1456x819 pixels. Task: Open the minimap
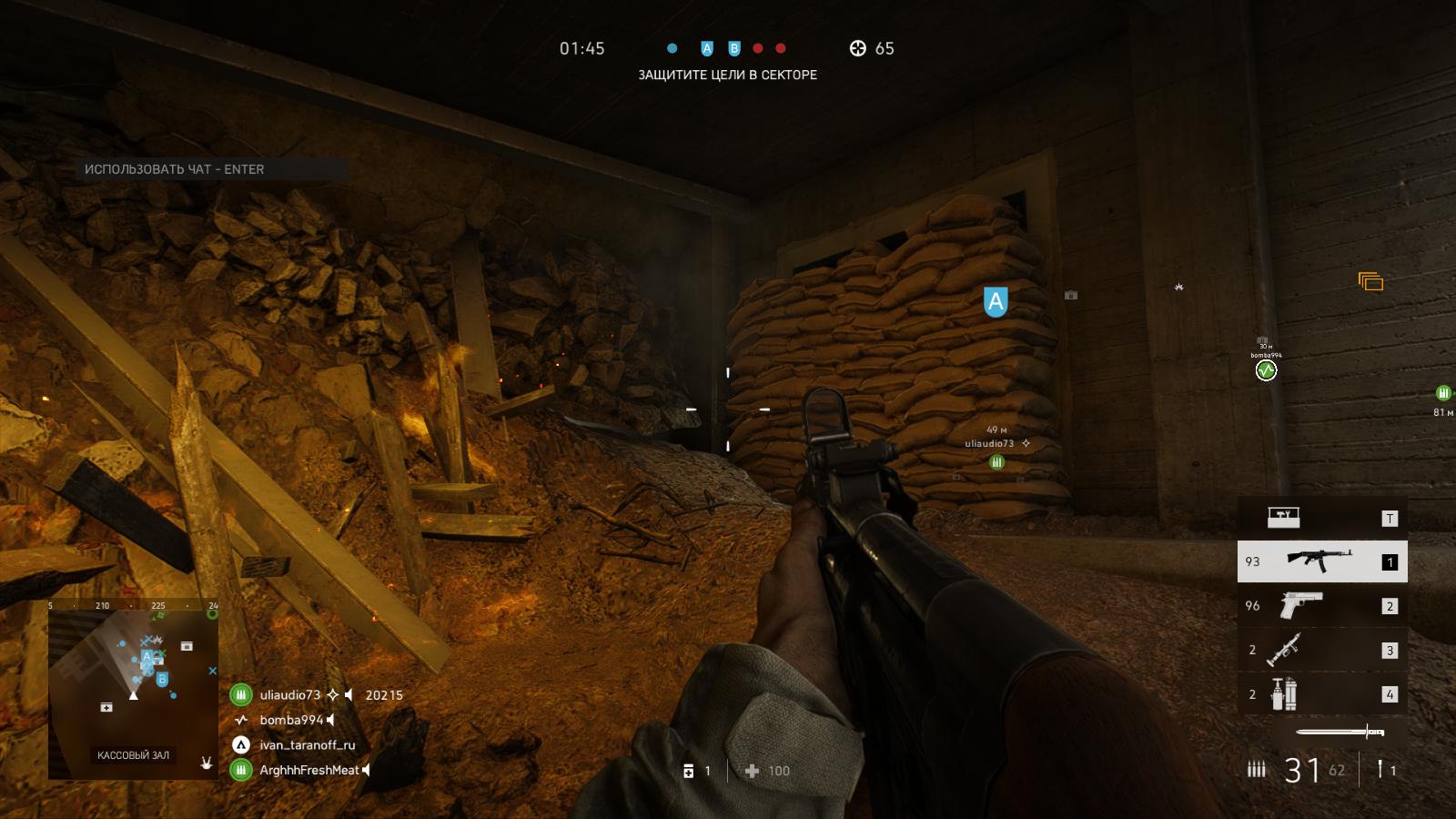pyautogui.click(x=133, y=688)
